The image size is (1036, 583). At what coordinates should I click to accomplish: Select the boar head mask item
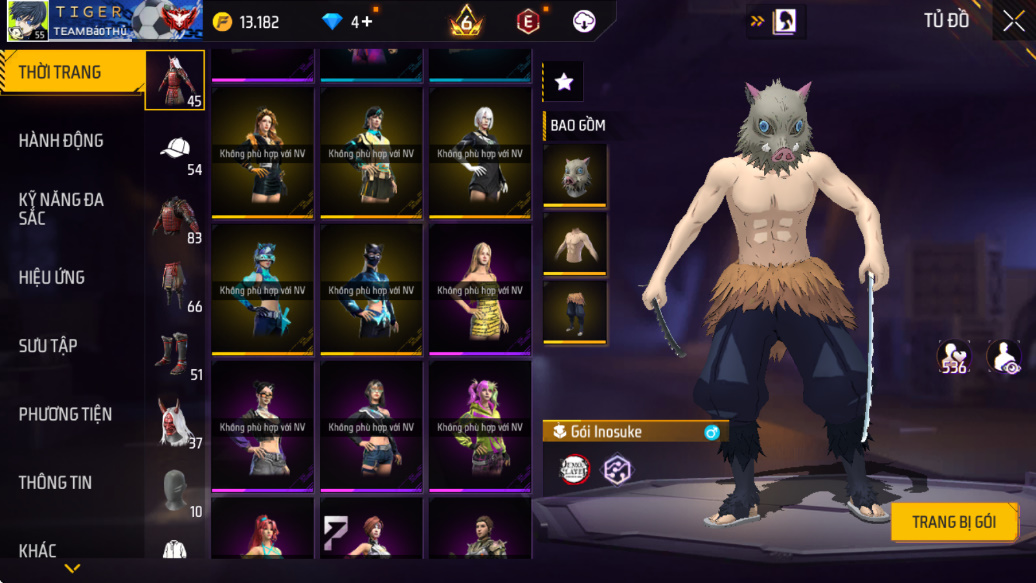pos(575,175)
